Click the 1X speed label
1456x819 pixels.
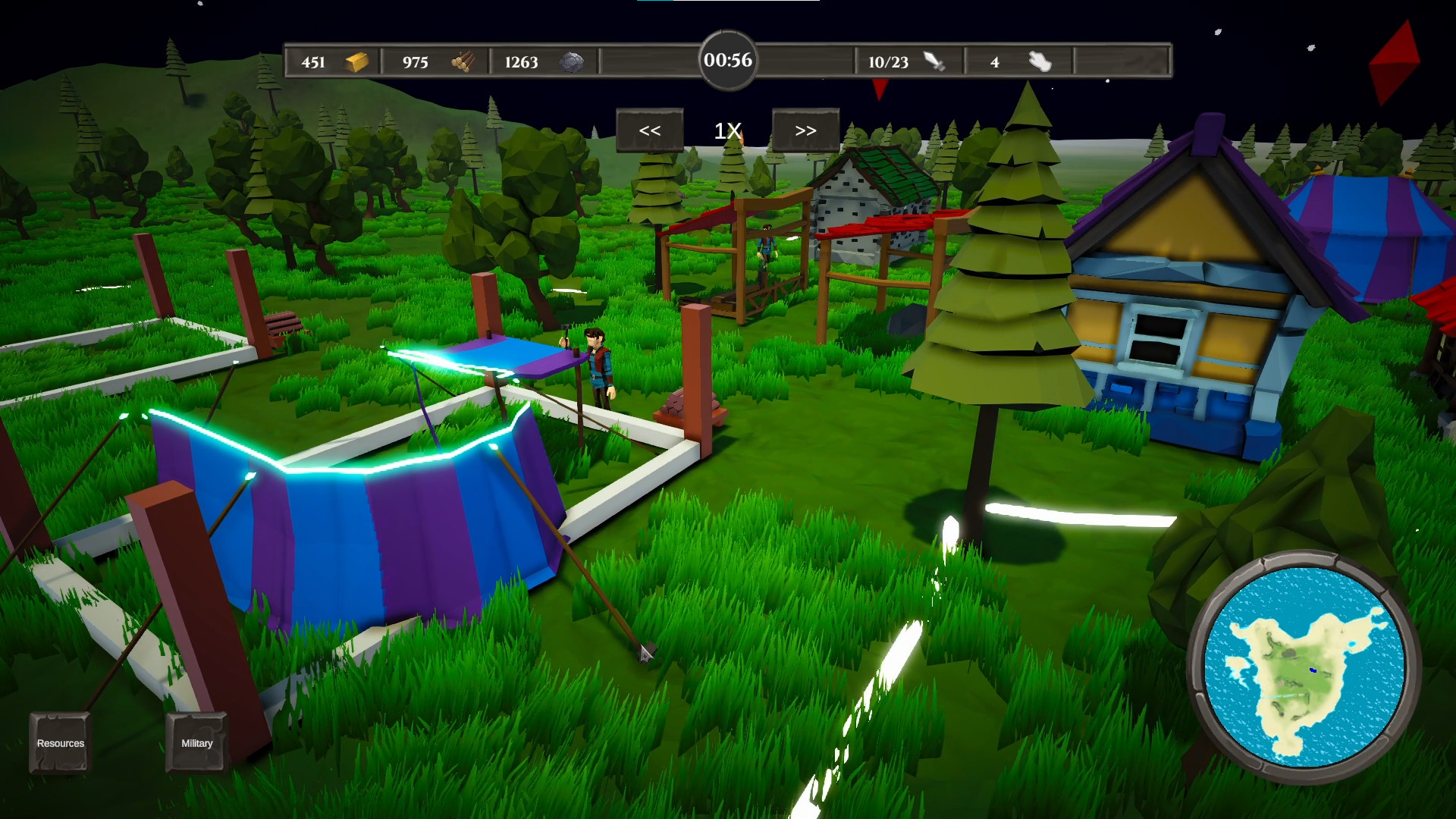coord(726,129)
